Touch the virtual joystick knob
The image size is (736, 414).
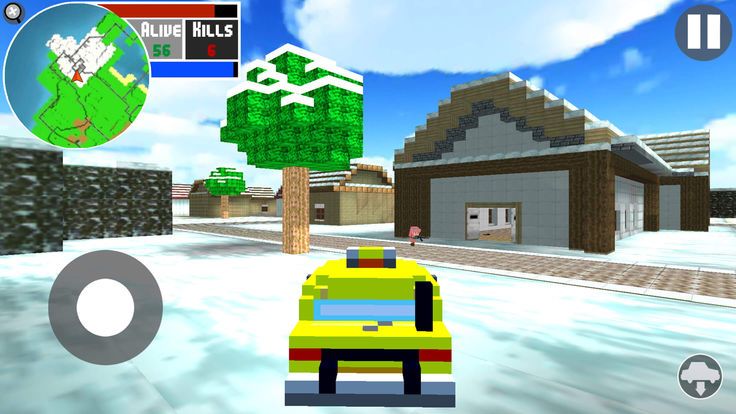tap(105, 307)
